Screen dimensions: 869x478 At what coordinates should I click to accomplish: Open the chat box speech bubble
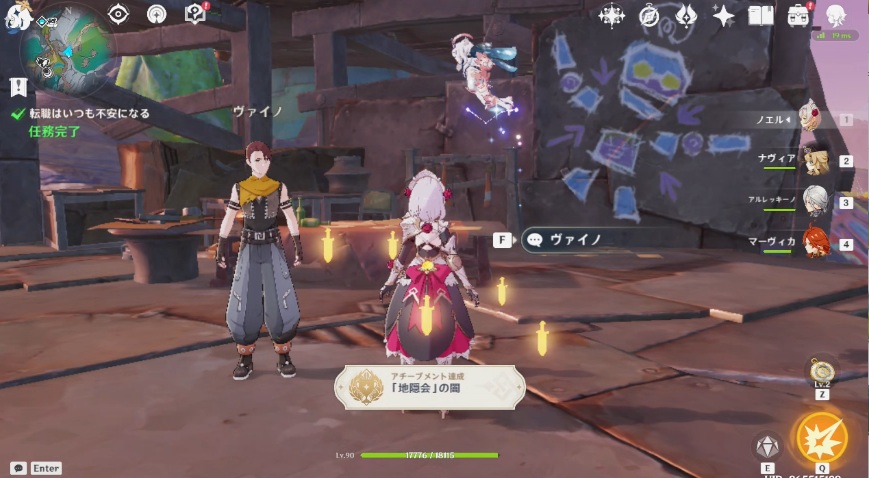point(18,468)
